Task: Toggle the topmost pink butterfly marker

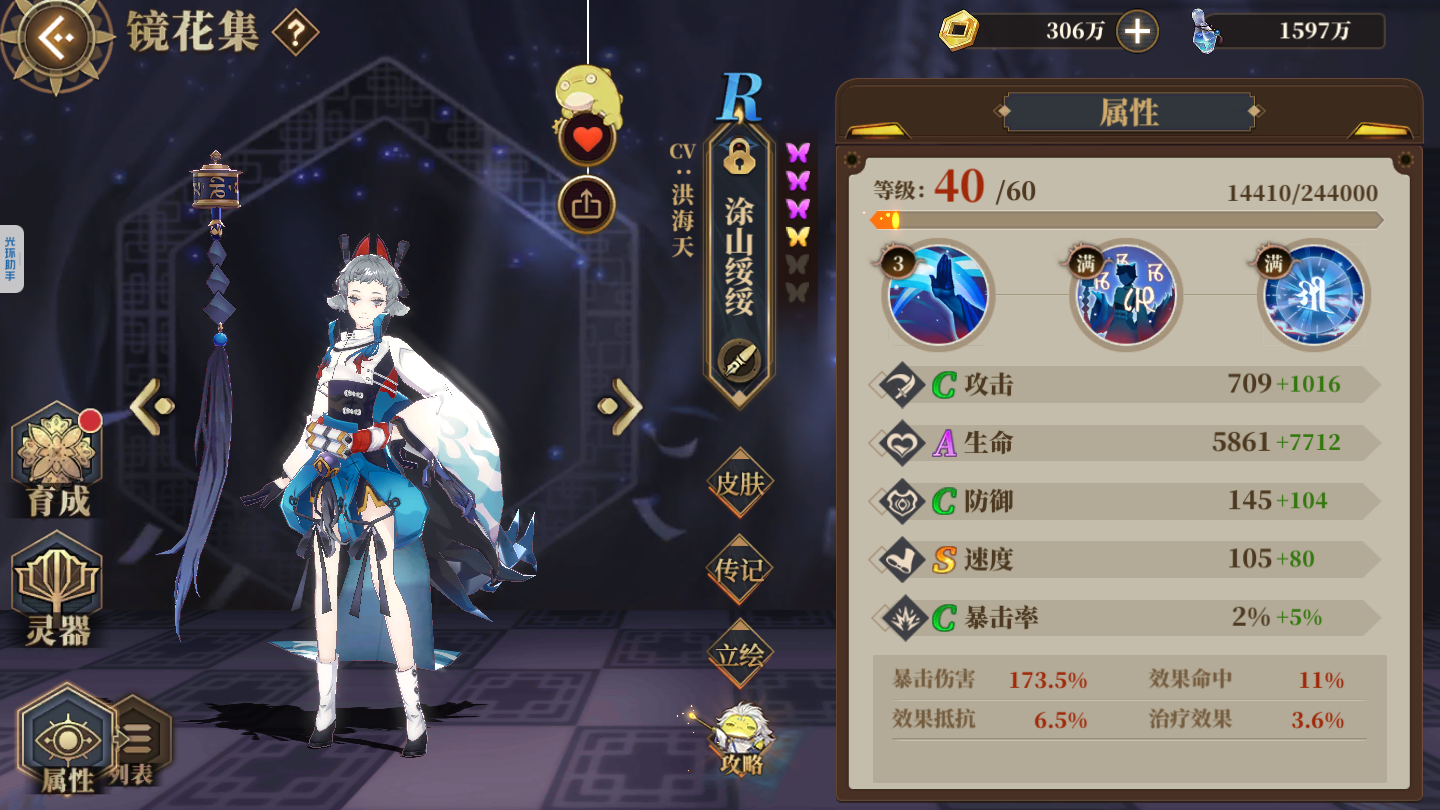Action: click(x=796, y=150)
